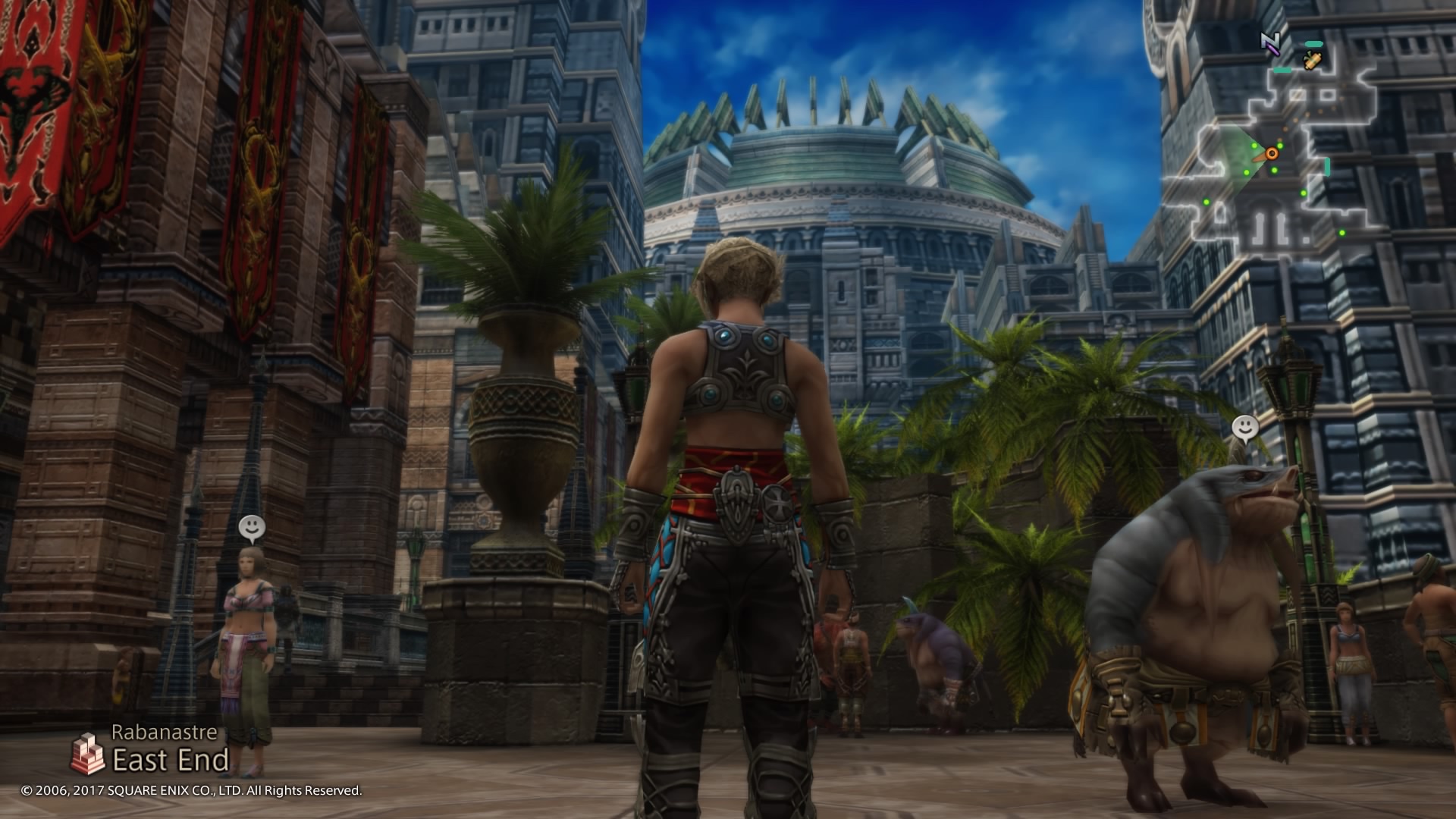Image resolution: width=1456 pixels, height=819 pixels.
Task: Select the orange player arrow marker on the minimap
Action: [1272, 153]
